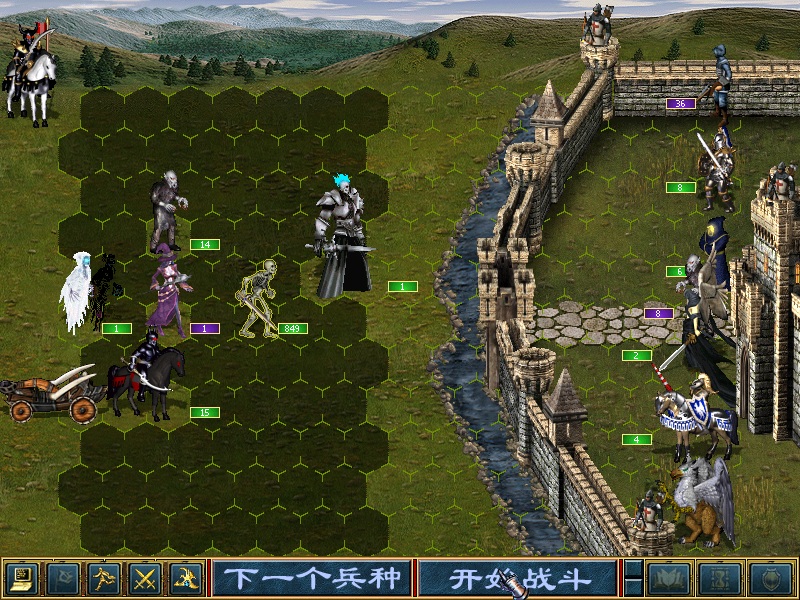The width and height of the screenshot is (800, 600).
Task: Open the greyed-out spell book button
Action: (670, 577)
